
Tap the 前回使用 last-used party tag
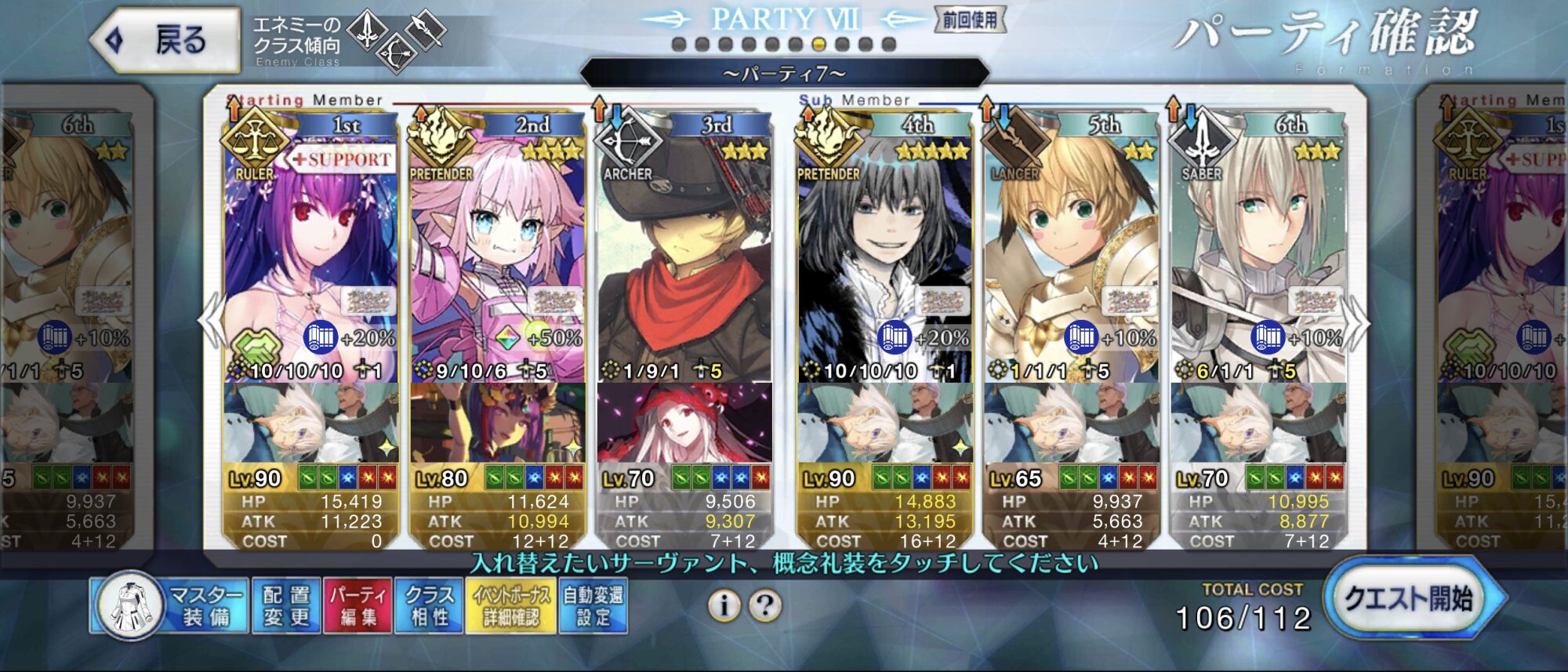pyautogui.click(x=970, y=20)
